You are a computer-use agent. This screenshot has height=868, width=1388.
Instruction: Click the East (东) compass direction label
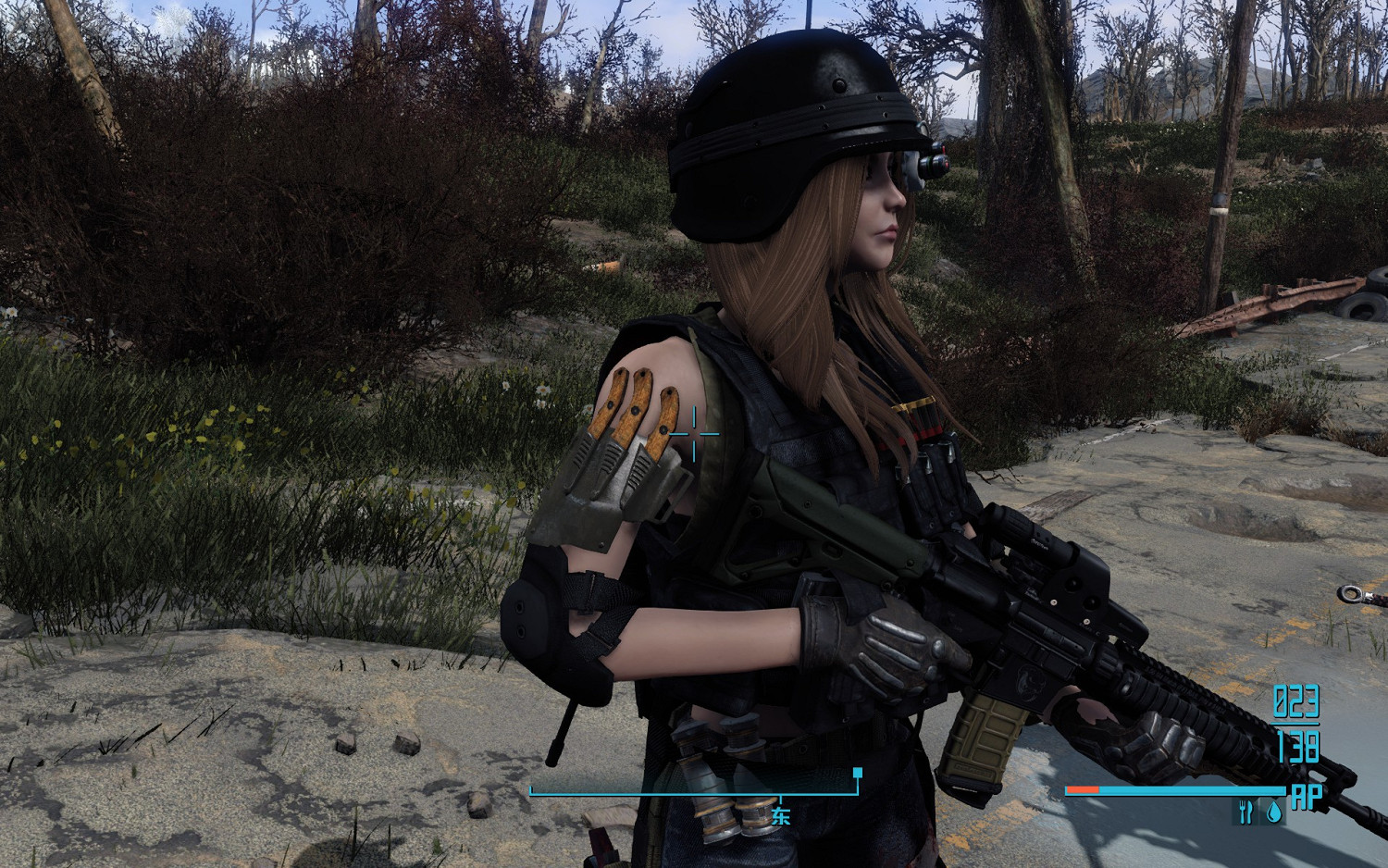[781, 816]
